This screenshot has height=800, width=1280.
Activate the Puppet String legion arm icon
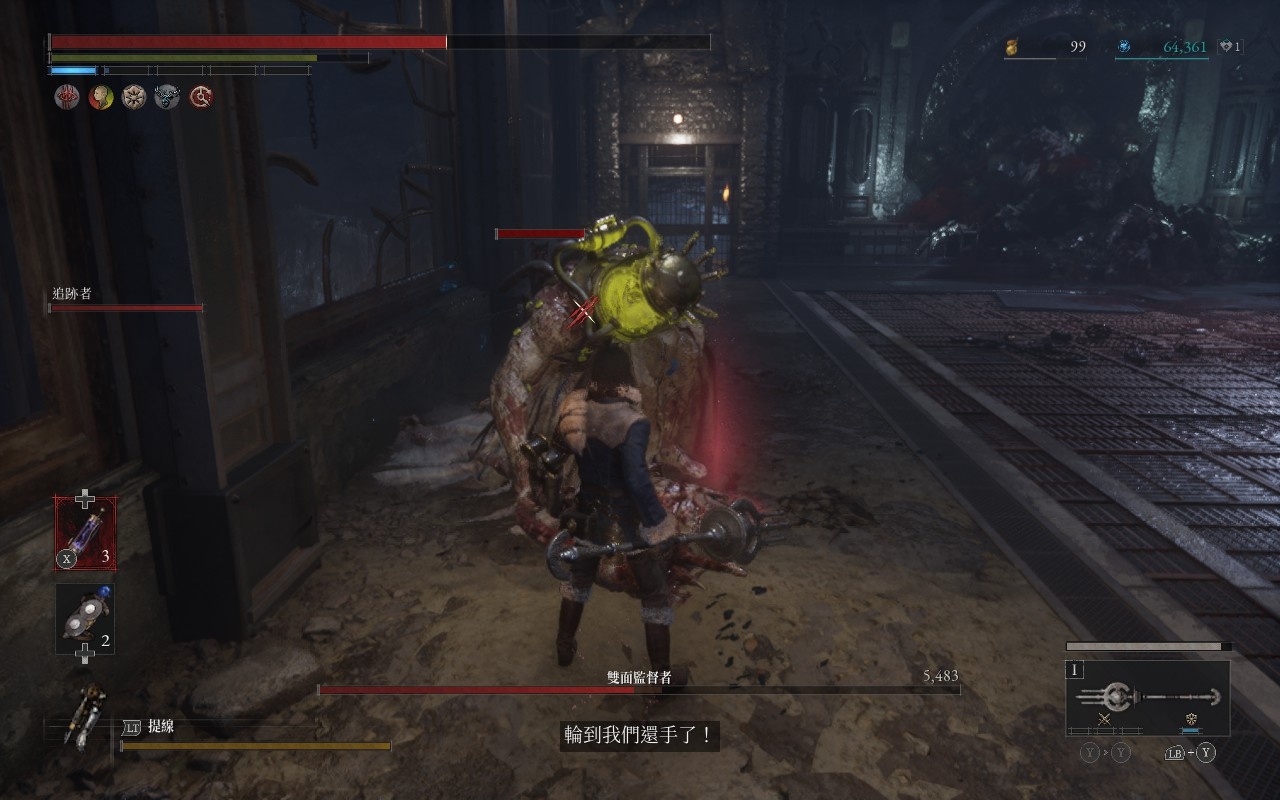pos(84,714)
